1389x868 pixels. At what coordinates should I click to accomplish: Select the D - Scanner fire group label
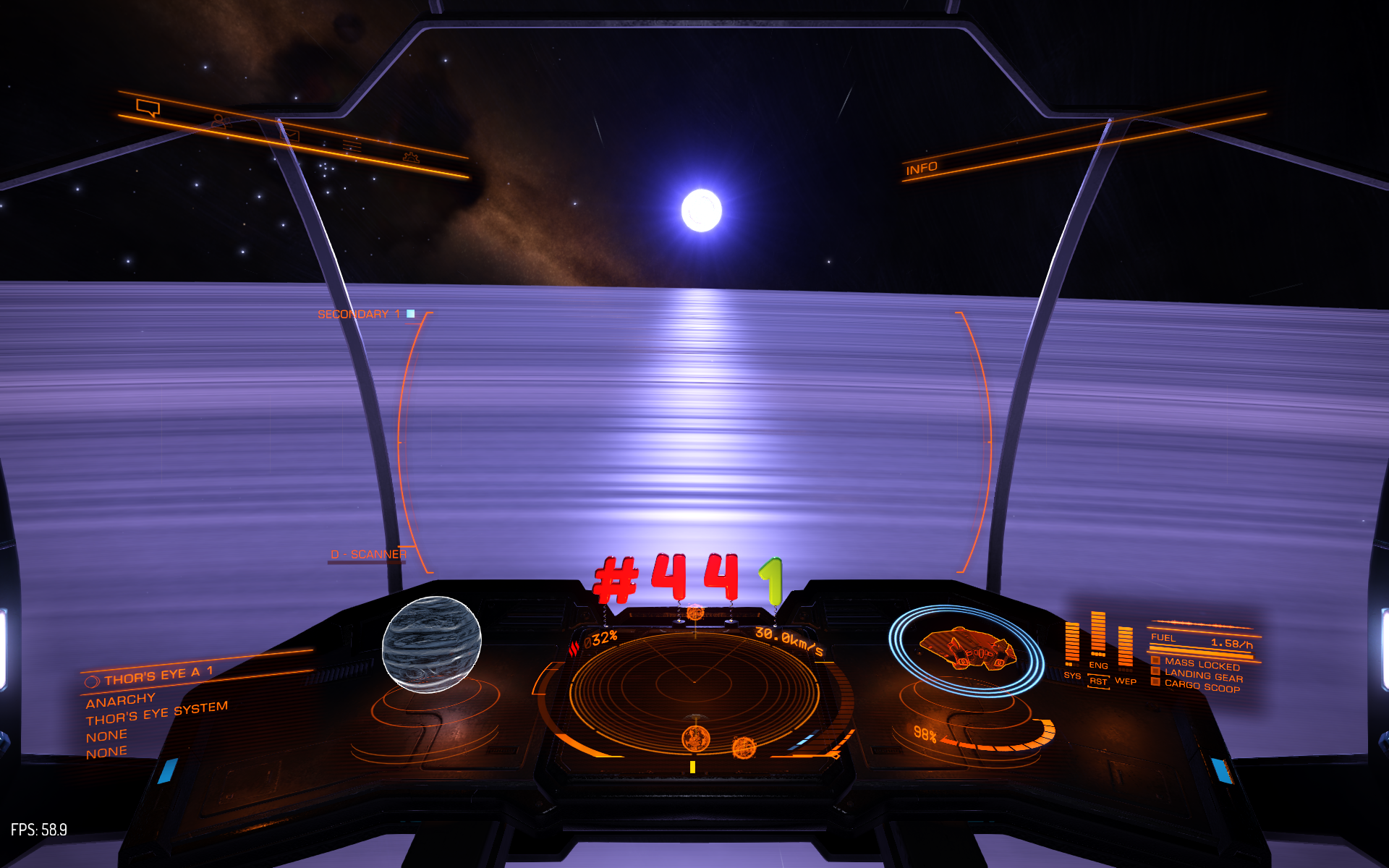pyautogui.click(x=368, y=554)
